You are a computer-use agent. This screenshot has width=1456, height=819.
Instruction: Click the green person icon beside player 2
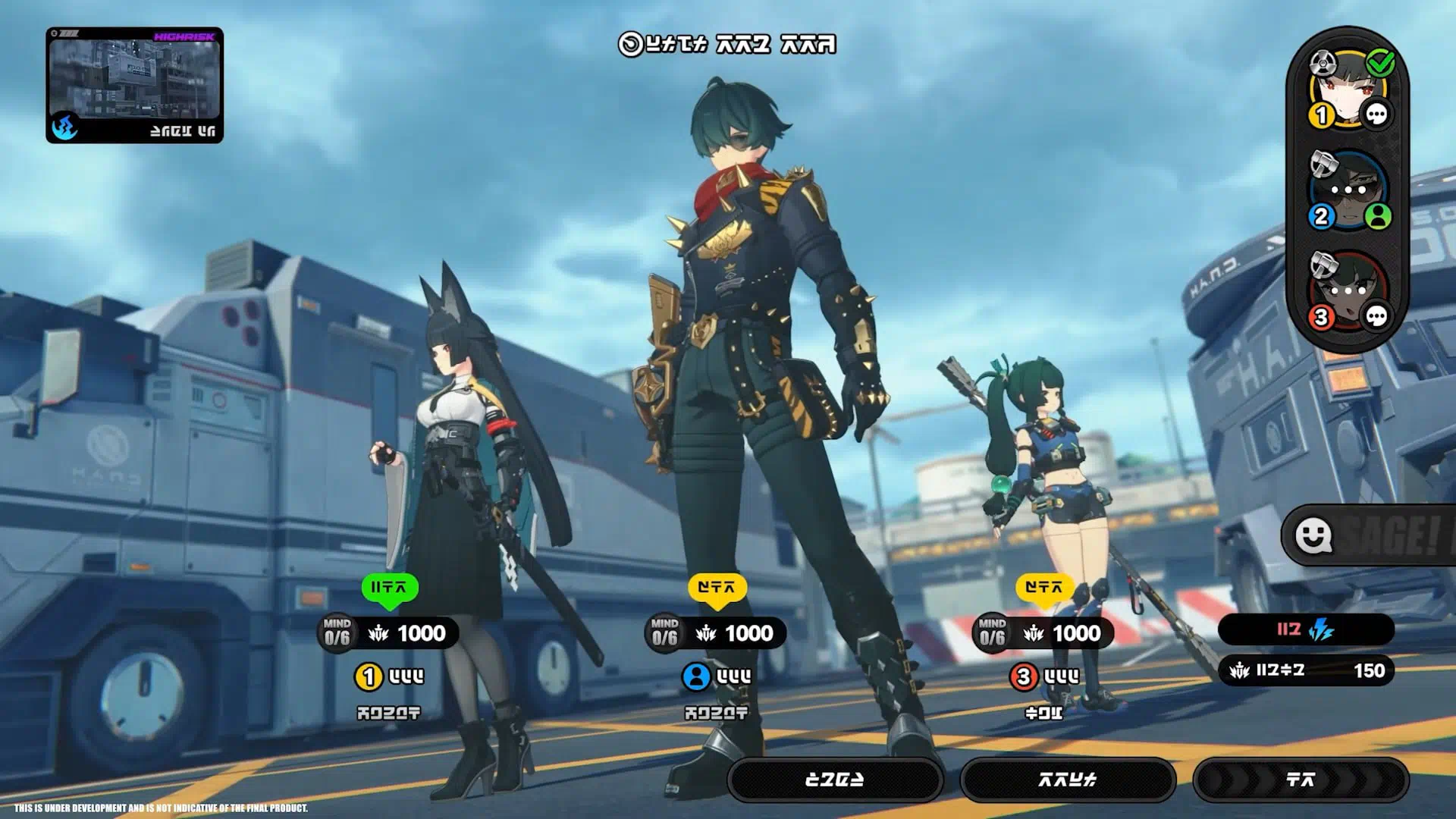click(x=1378, y=216)
